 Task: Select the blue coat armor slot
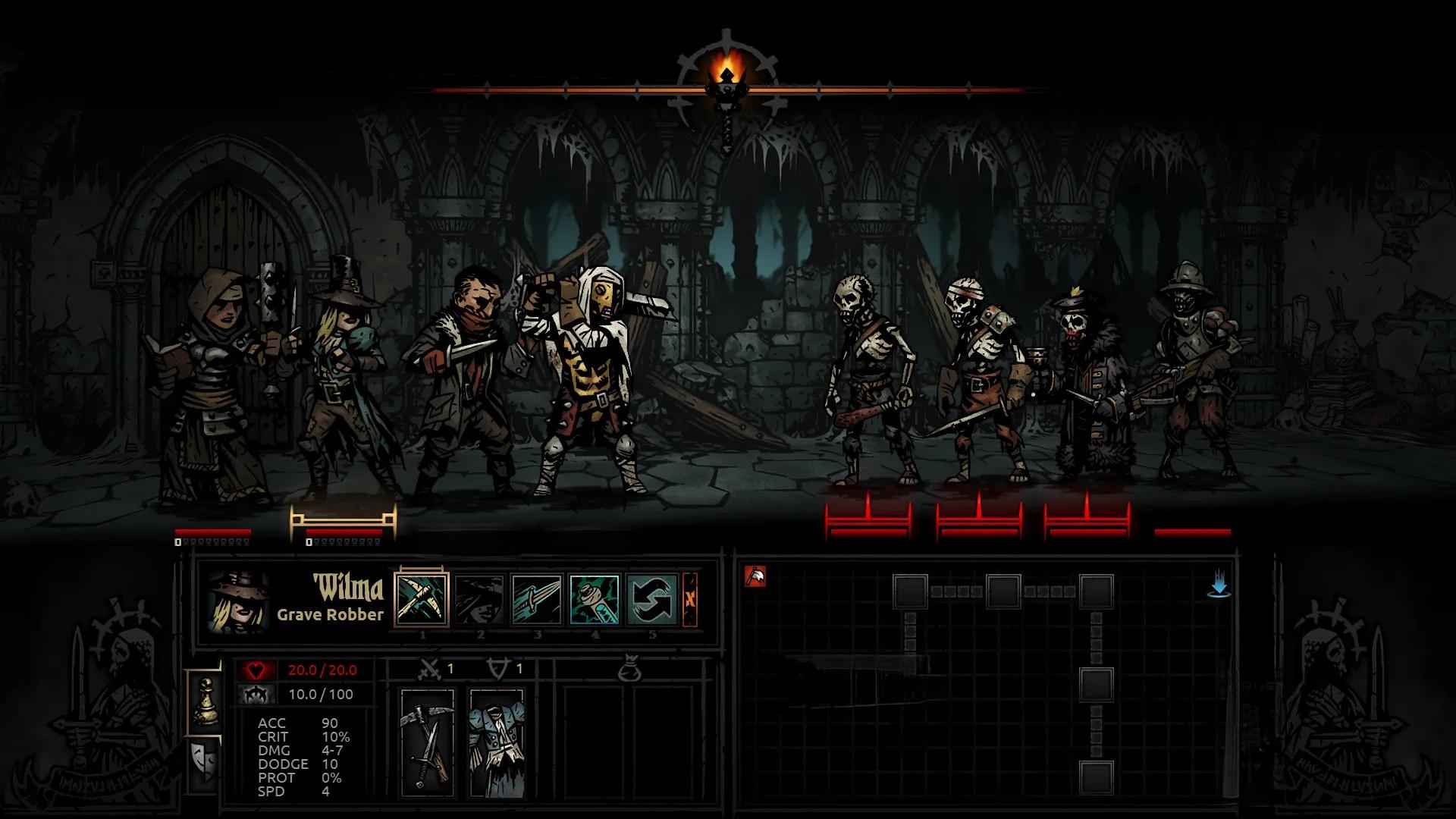(497, 742)
